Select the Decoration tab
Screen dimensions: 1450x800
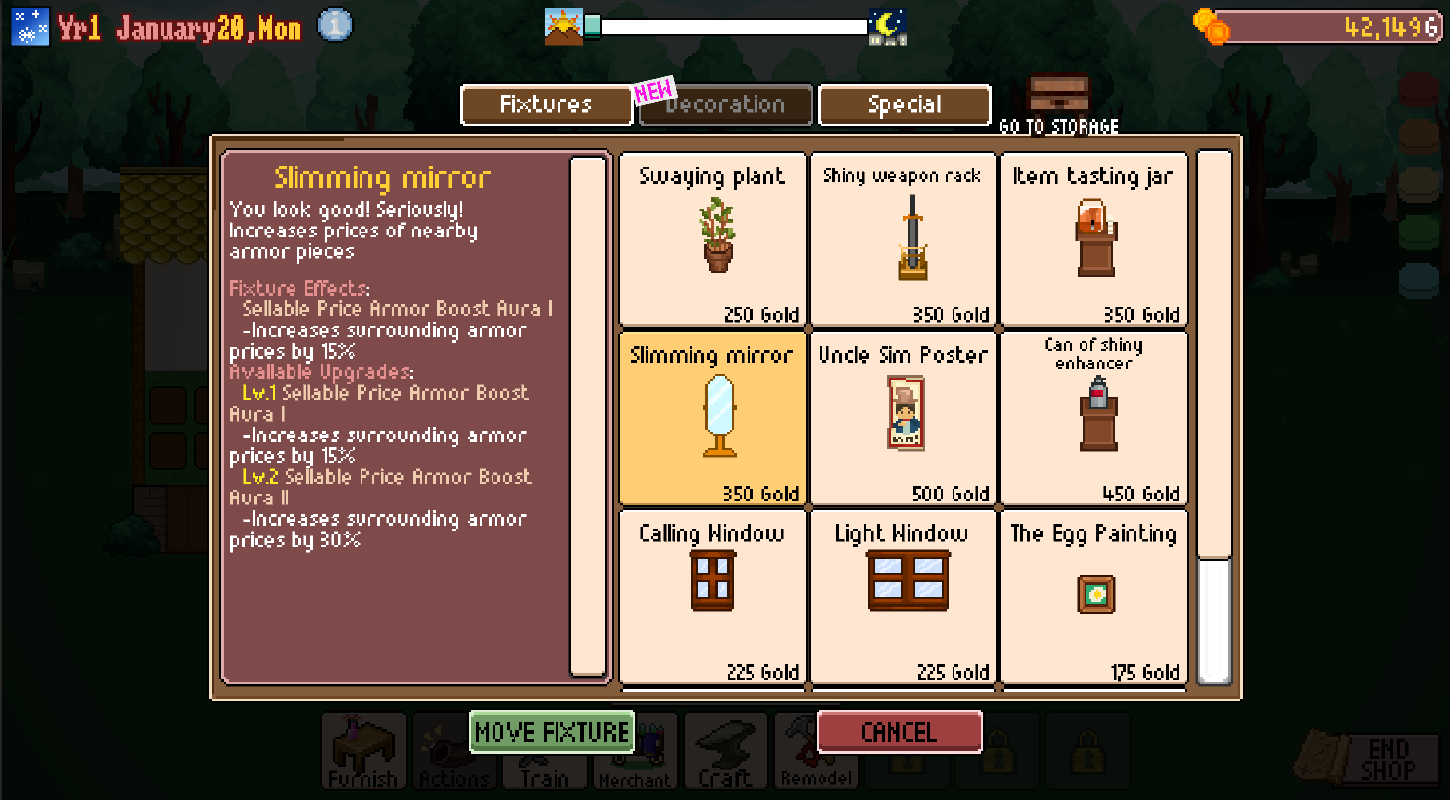(x=725, y=105)
